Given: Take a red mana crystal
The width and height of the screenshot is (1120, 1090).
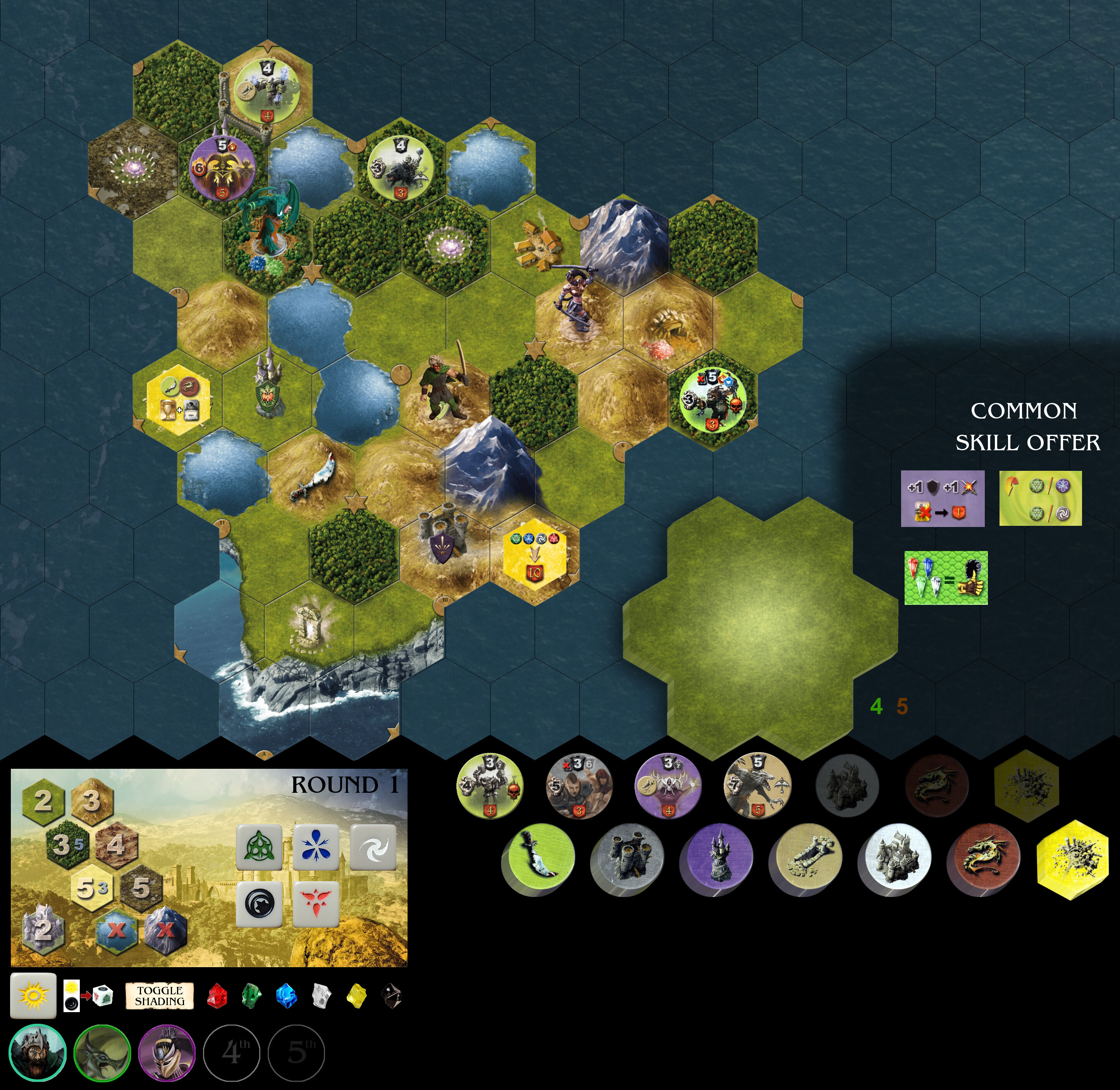Looking at the screenshot, I should [x=217, y=995].
